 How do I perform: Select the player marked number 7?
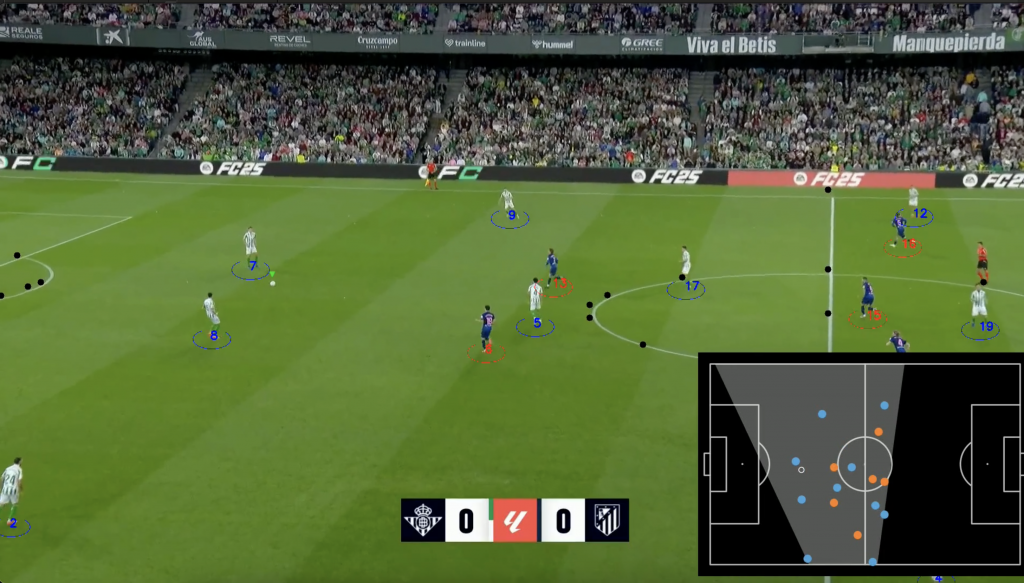tap(250, 246)
